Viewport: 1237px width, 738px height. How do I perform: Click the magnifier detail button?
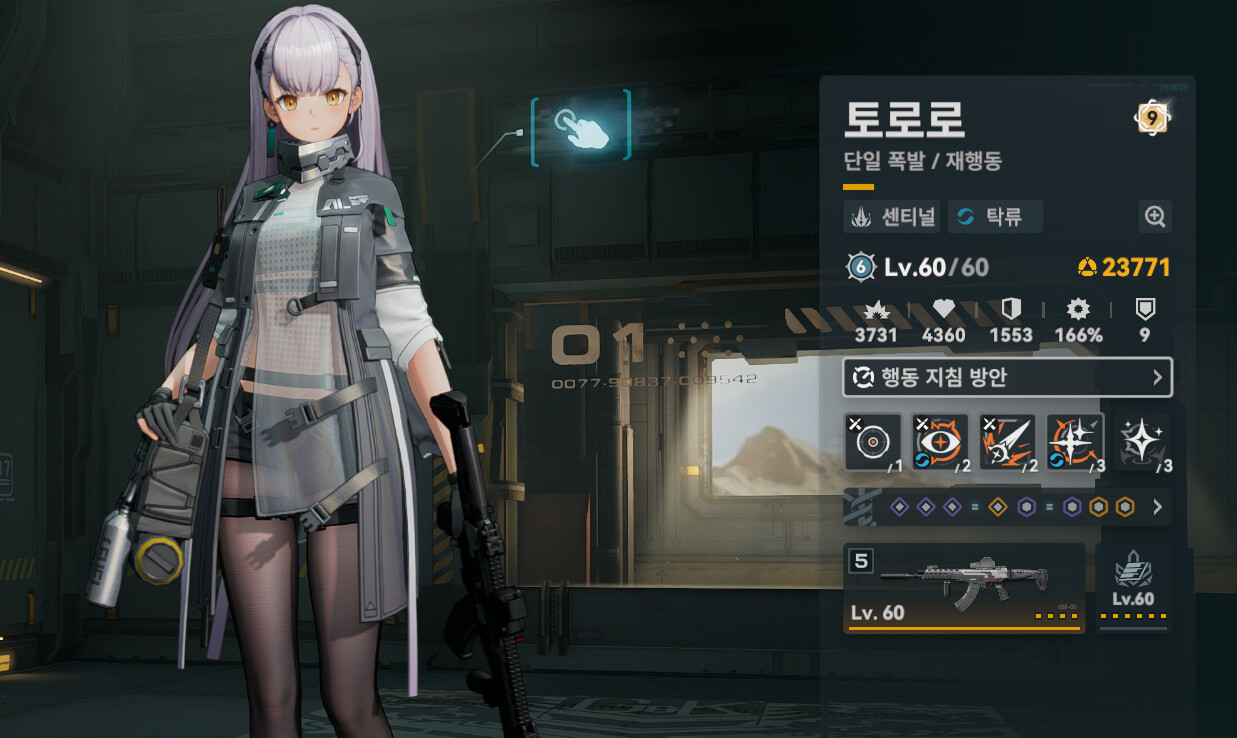coord(1155,216)
